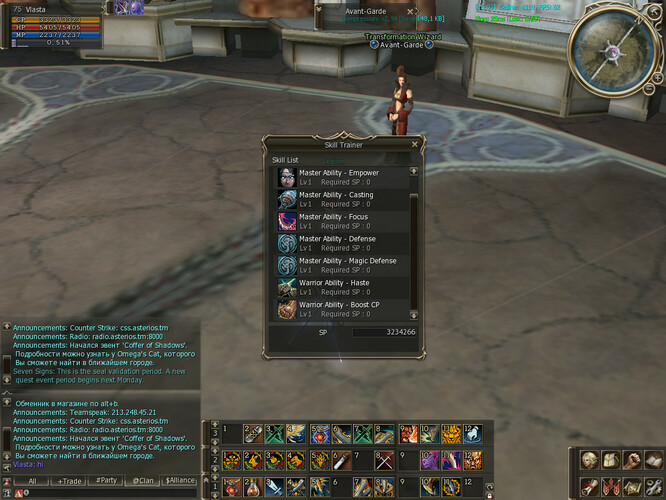Show the All chat tab
The width and height of the screenshot is (666, 500).
[x=32, y=481]
